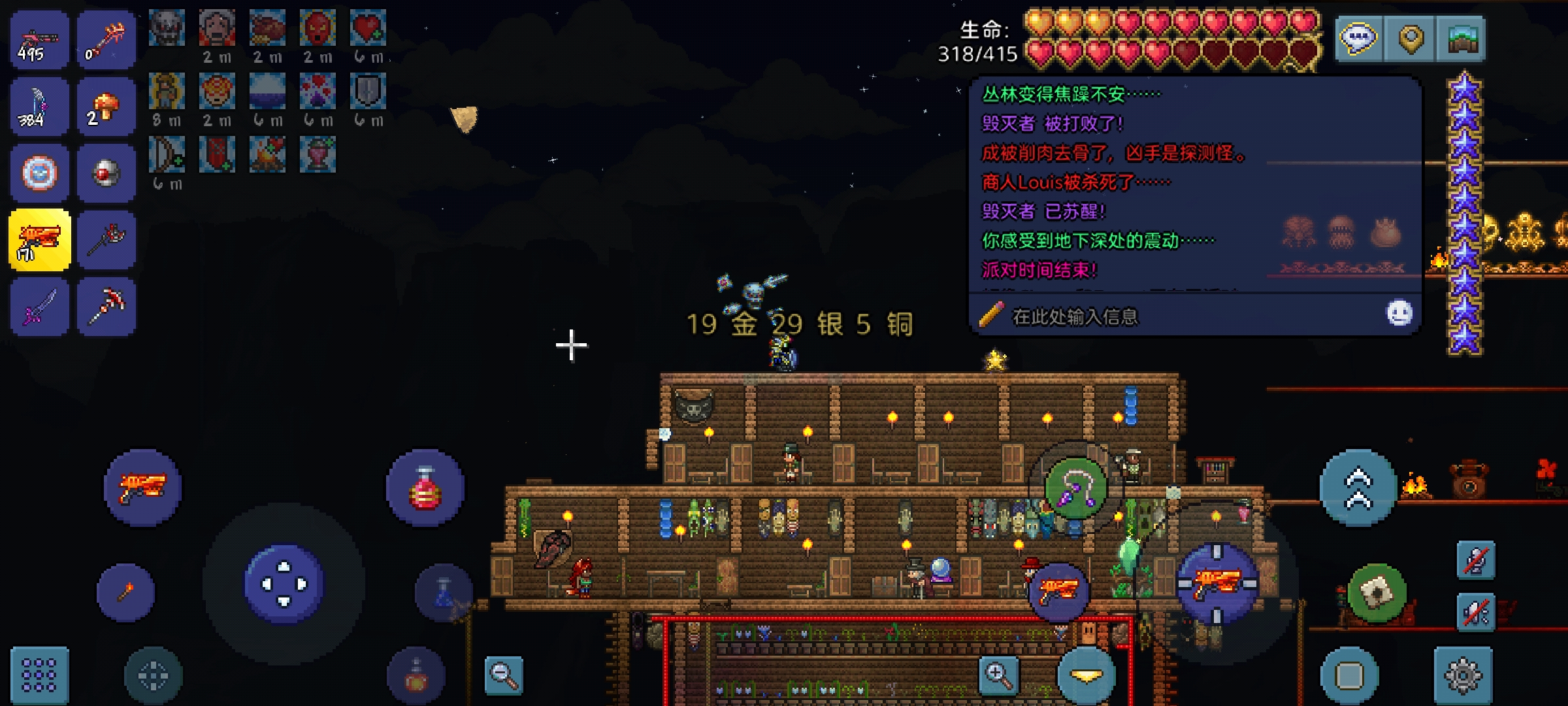Type in the chat message field
1568x706 pixels.
tap(1176, 317)
